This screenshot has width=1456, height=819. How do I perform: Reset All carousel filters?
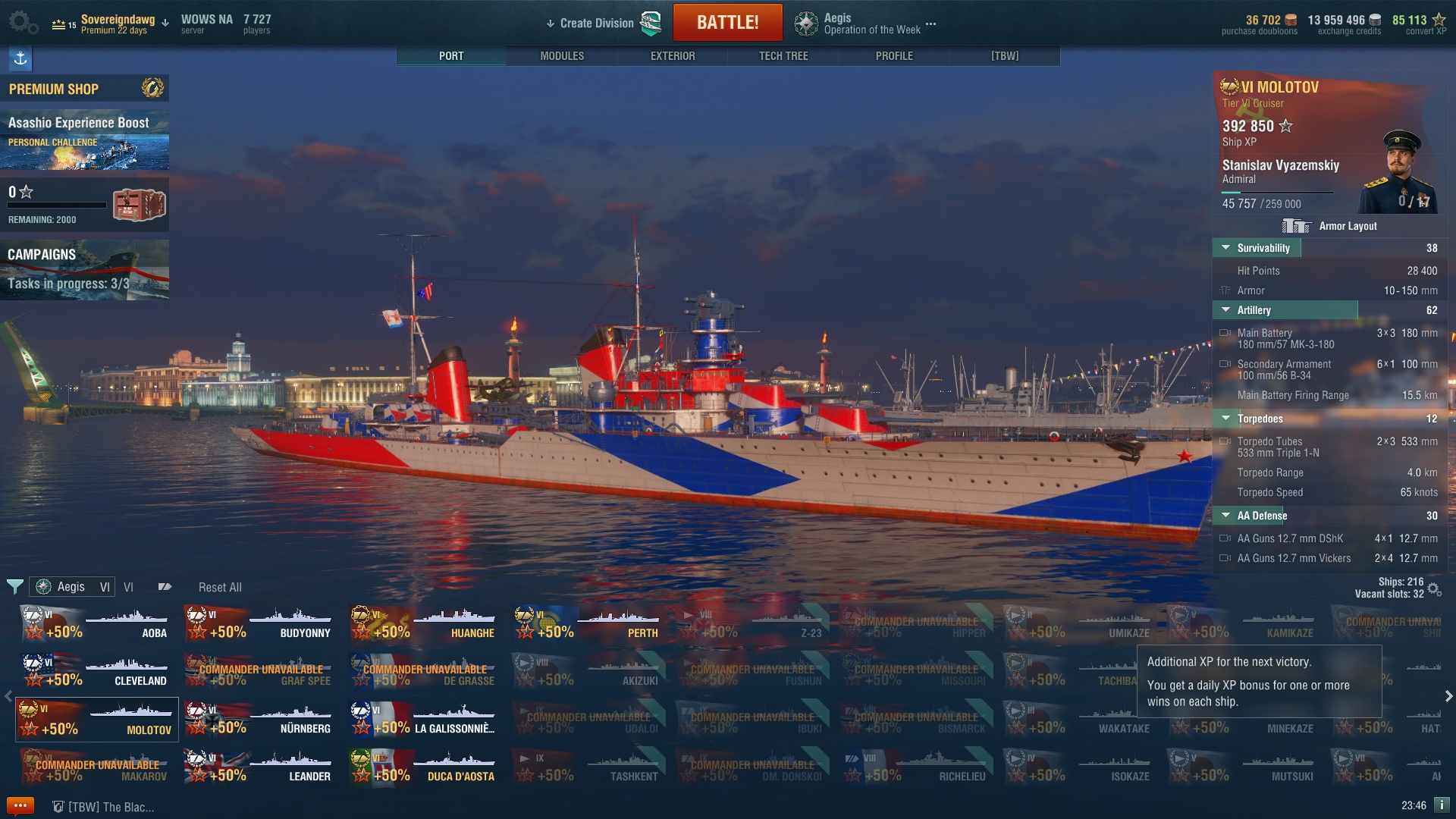click(x=220, y=588)
